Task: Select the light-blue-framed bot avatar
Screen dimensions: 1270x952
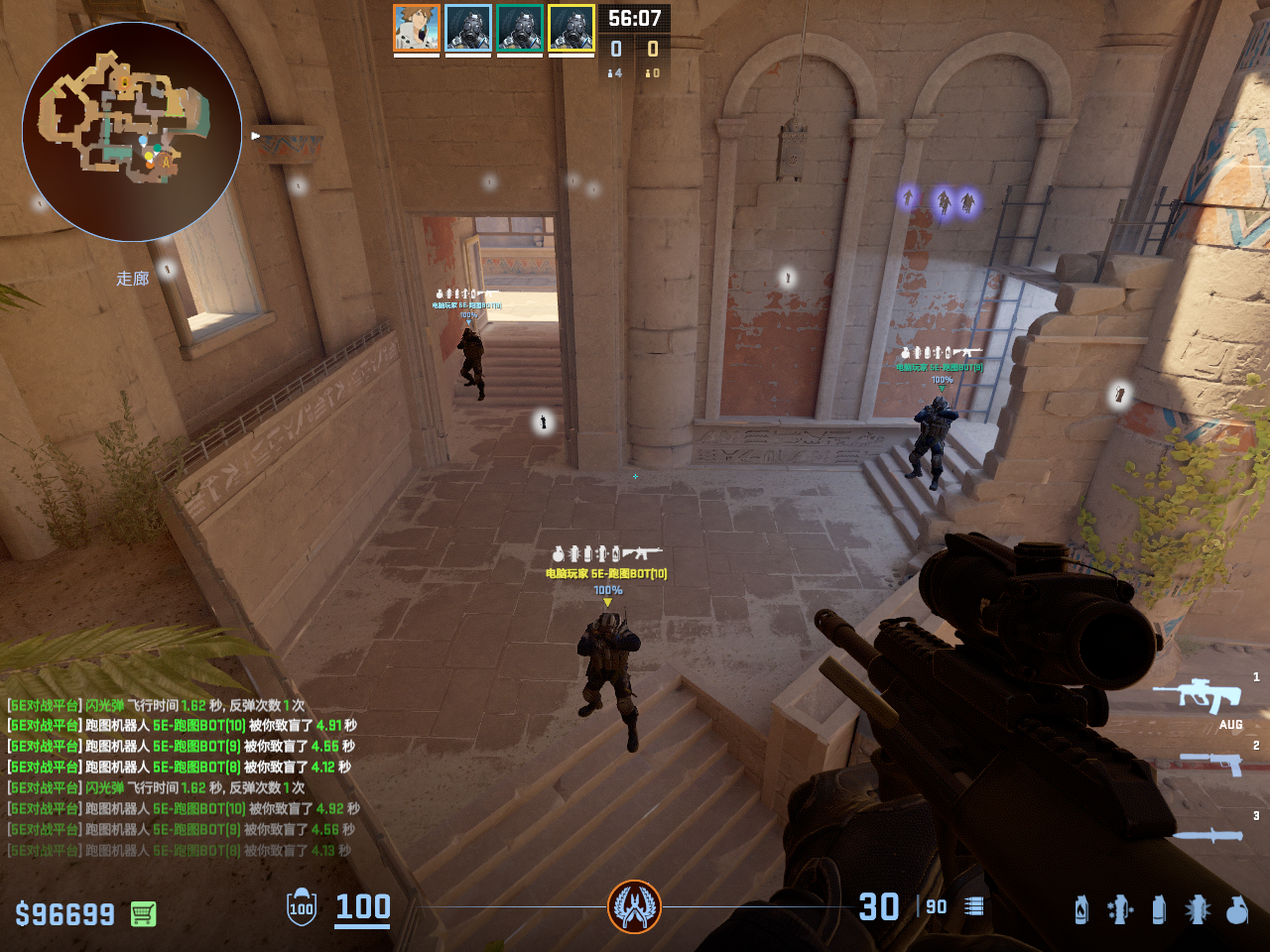Action: (x=468, y=28)
